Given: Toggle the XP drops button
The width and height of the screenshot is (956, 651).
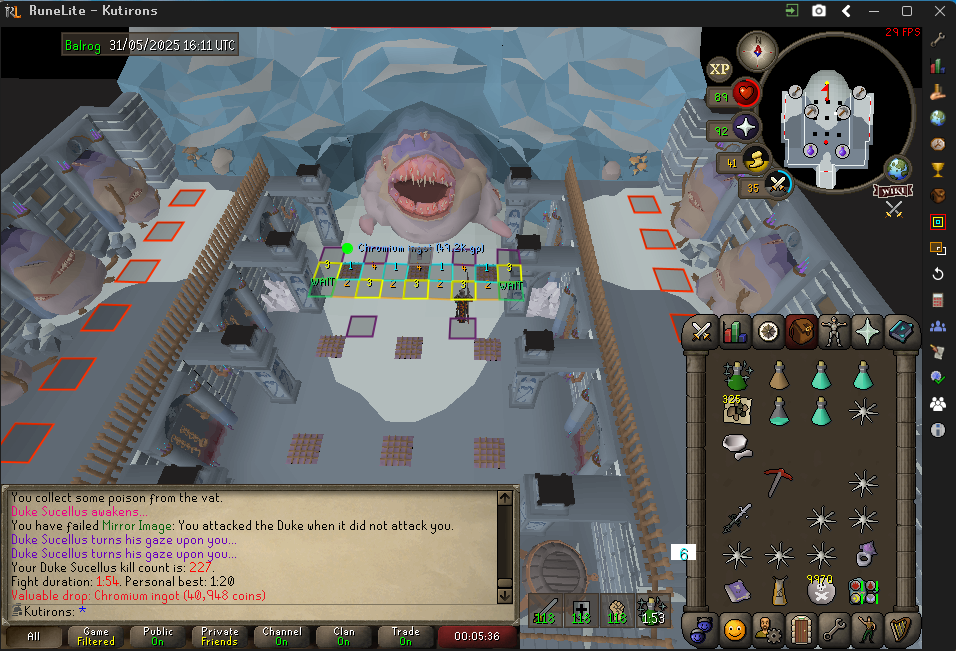Looking at the screenshot, I should (719, 69).
